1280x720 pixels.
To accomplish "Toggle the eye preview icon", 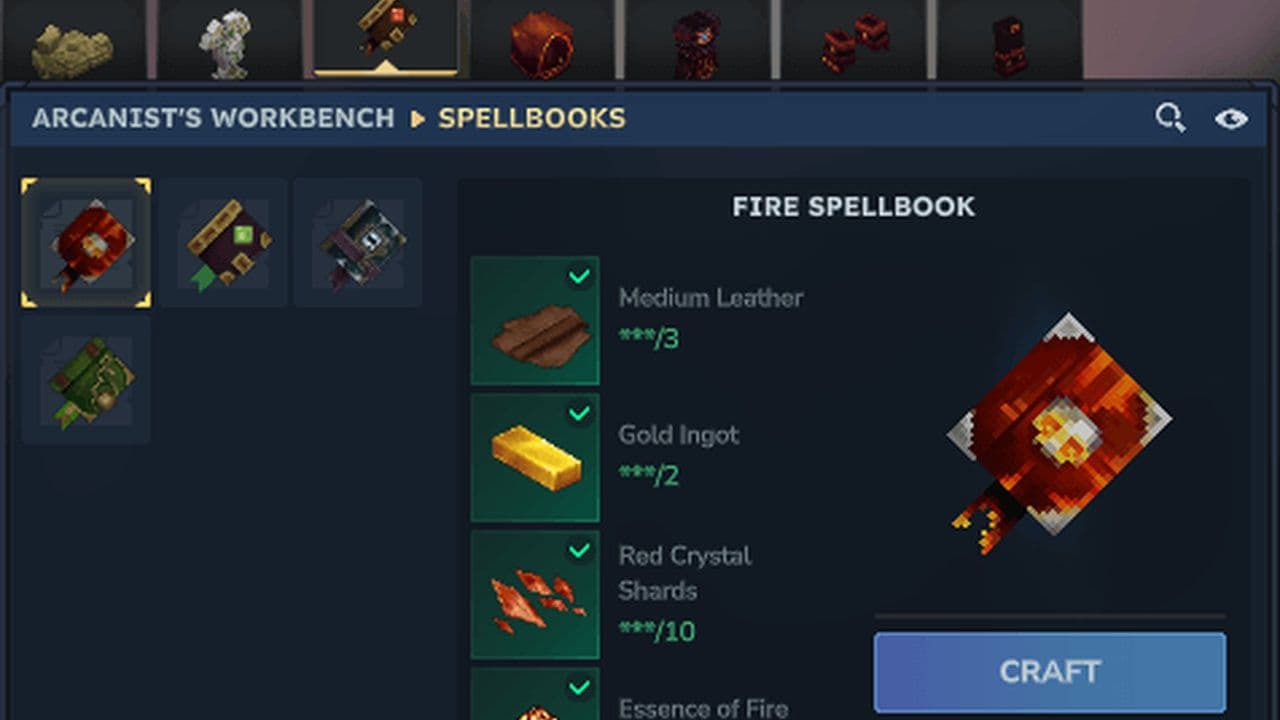I will [1231, 117].
